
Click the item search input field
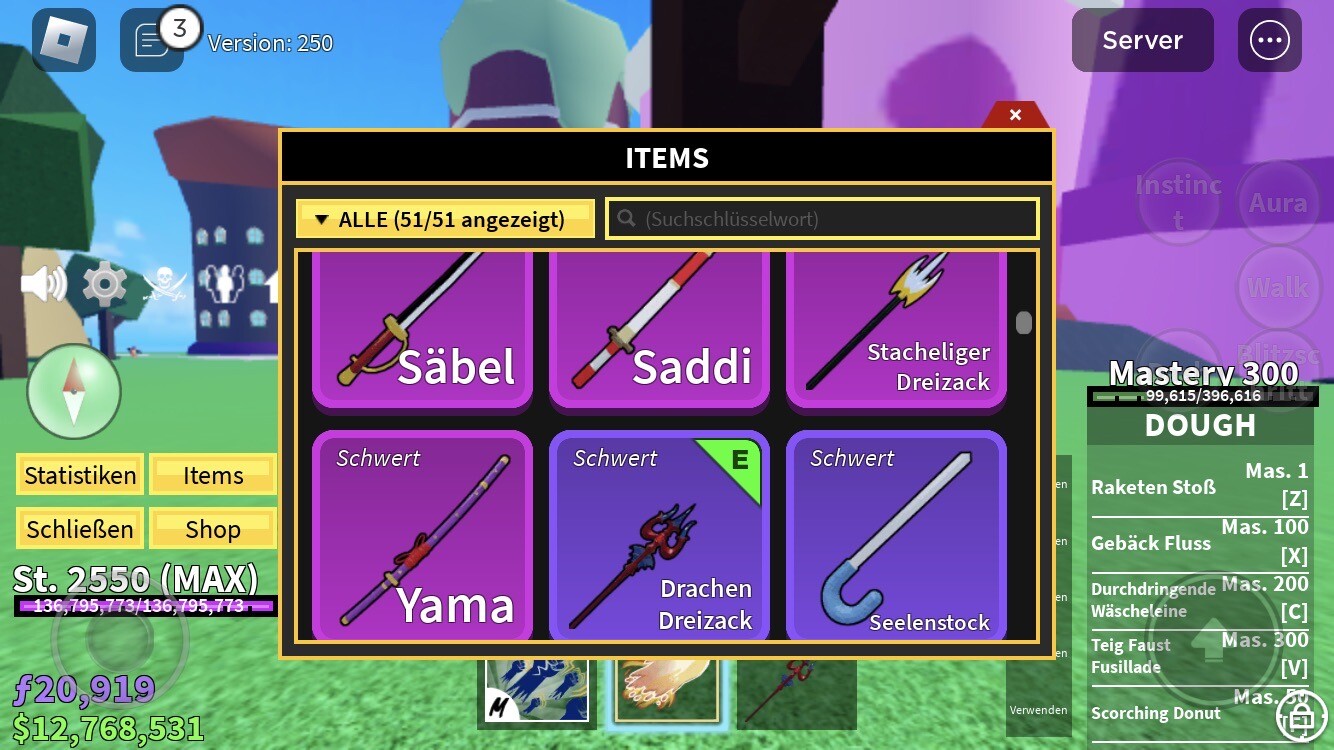(x=821, y=218)
